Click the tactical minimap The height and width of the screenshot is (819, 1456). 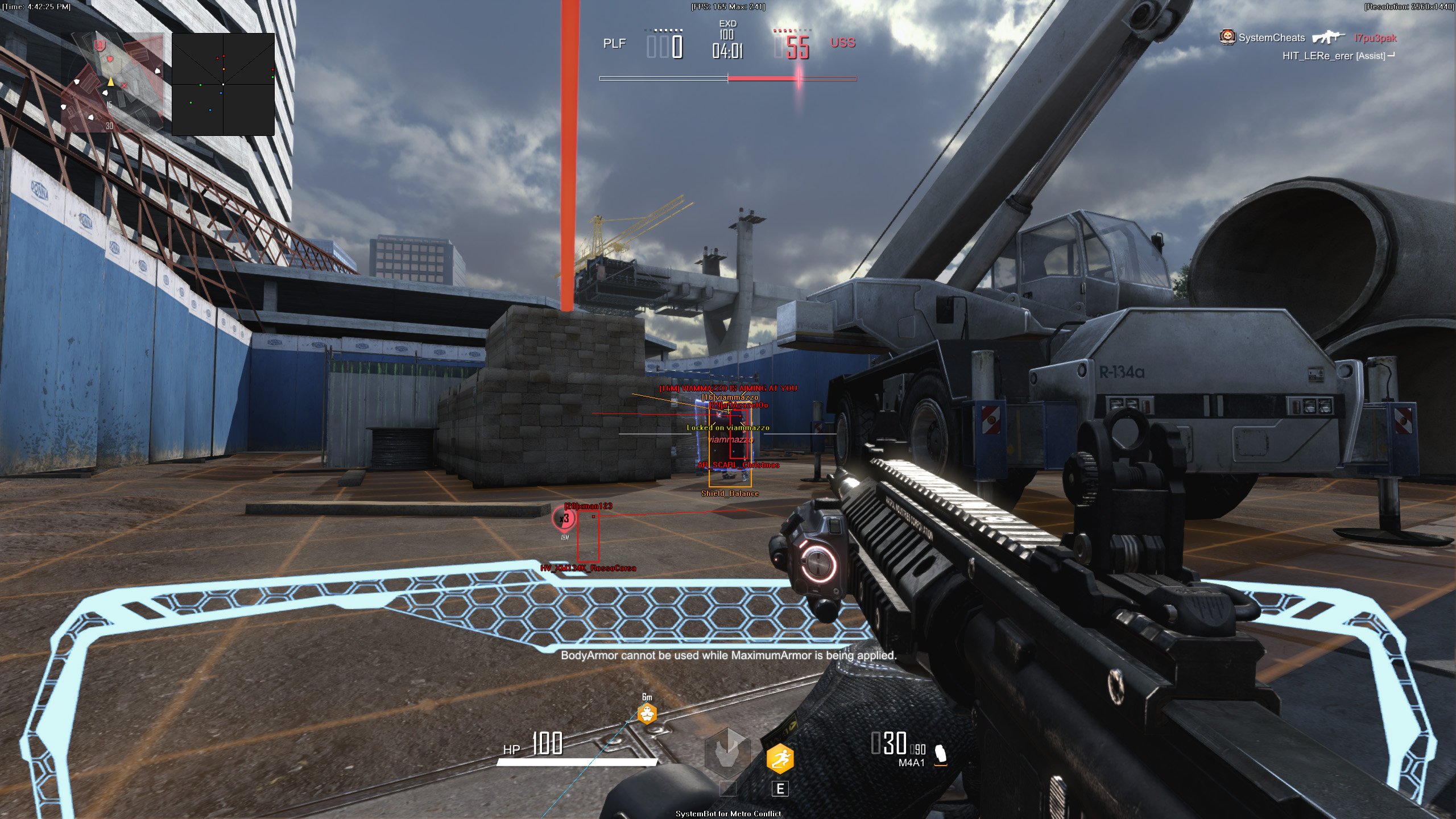(x=113, y=82)
